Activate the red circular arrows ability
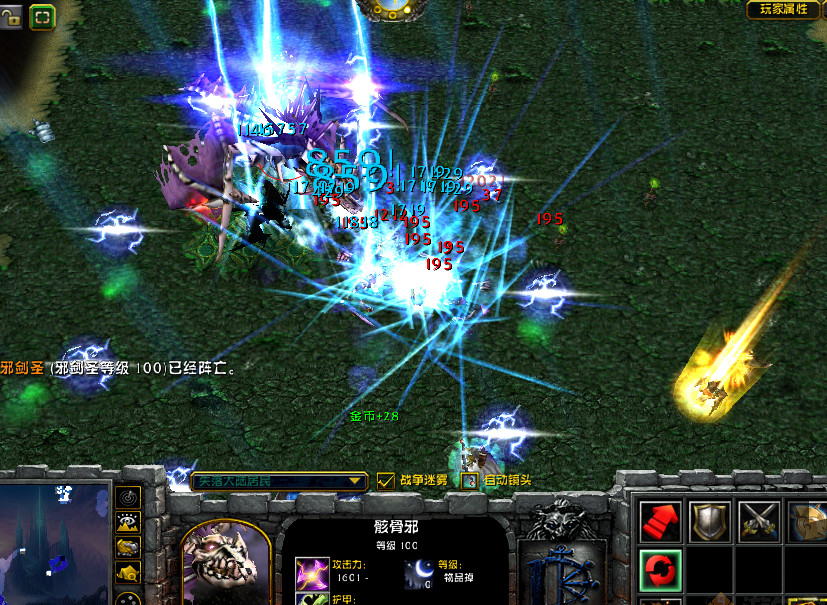827x605 pixels. (x=660, y=571)
